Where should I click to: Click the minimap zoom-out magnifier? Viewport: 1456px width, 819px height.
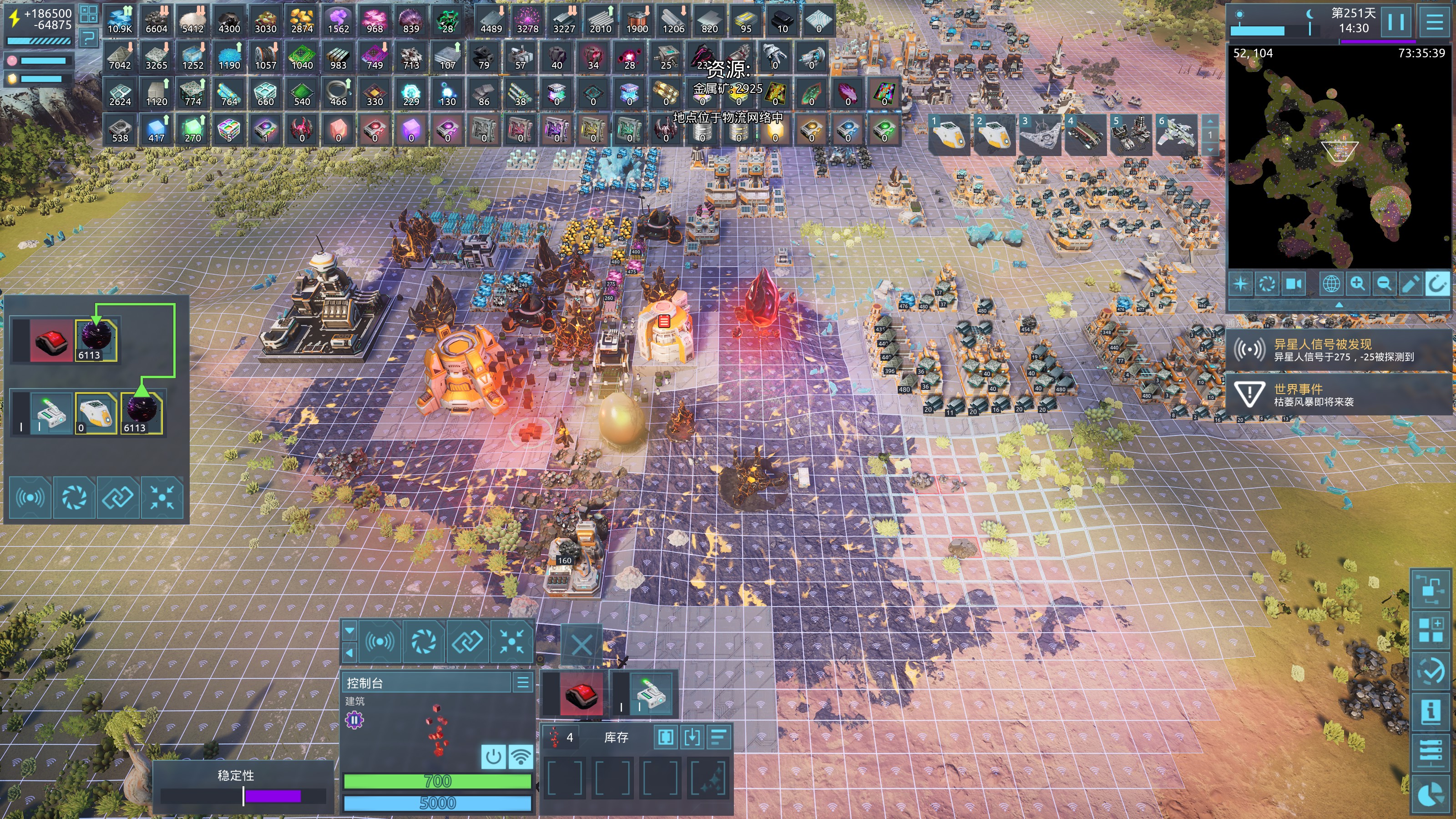click(x=1384, y=283)
